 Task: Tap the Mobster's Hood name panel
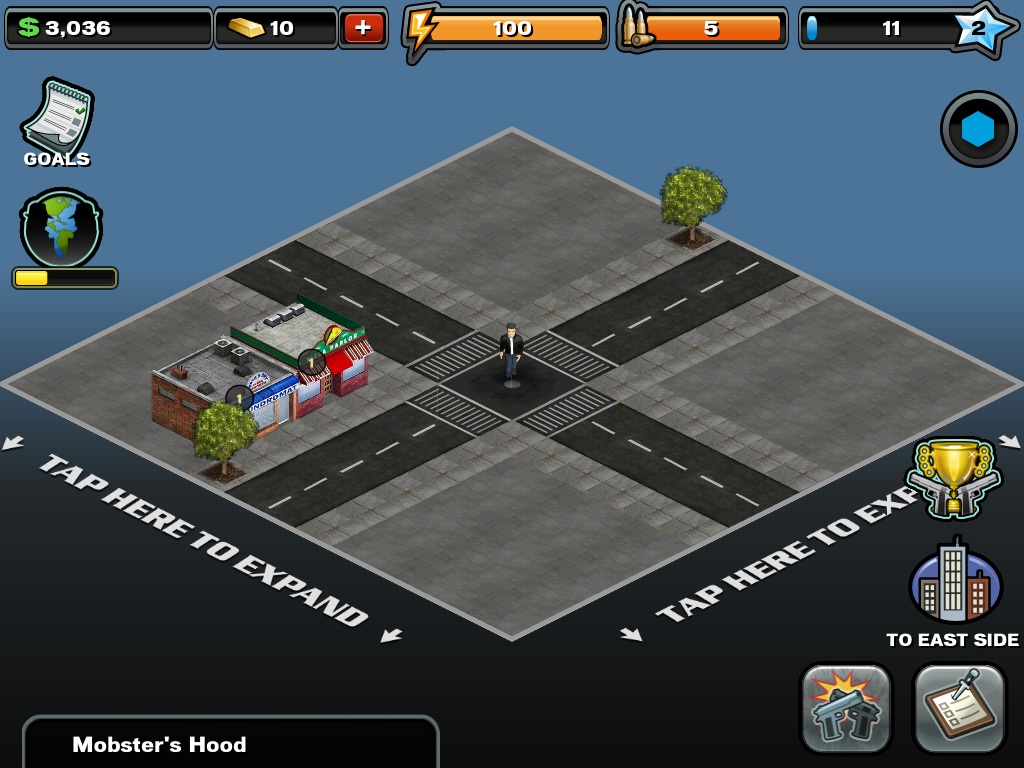tap(230, 742)
